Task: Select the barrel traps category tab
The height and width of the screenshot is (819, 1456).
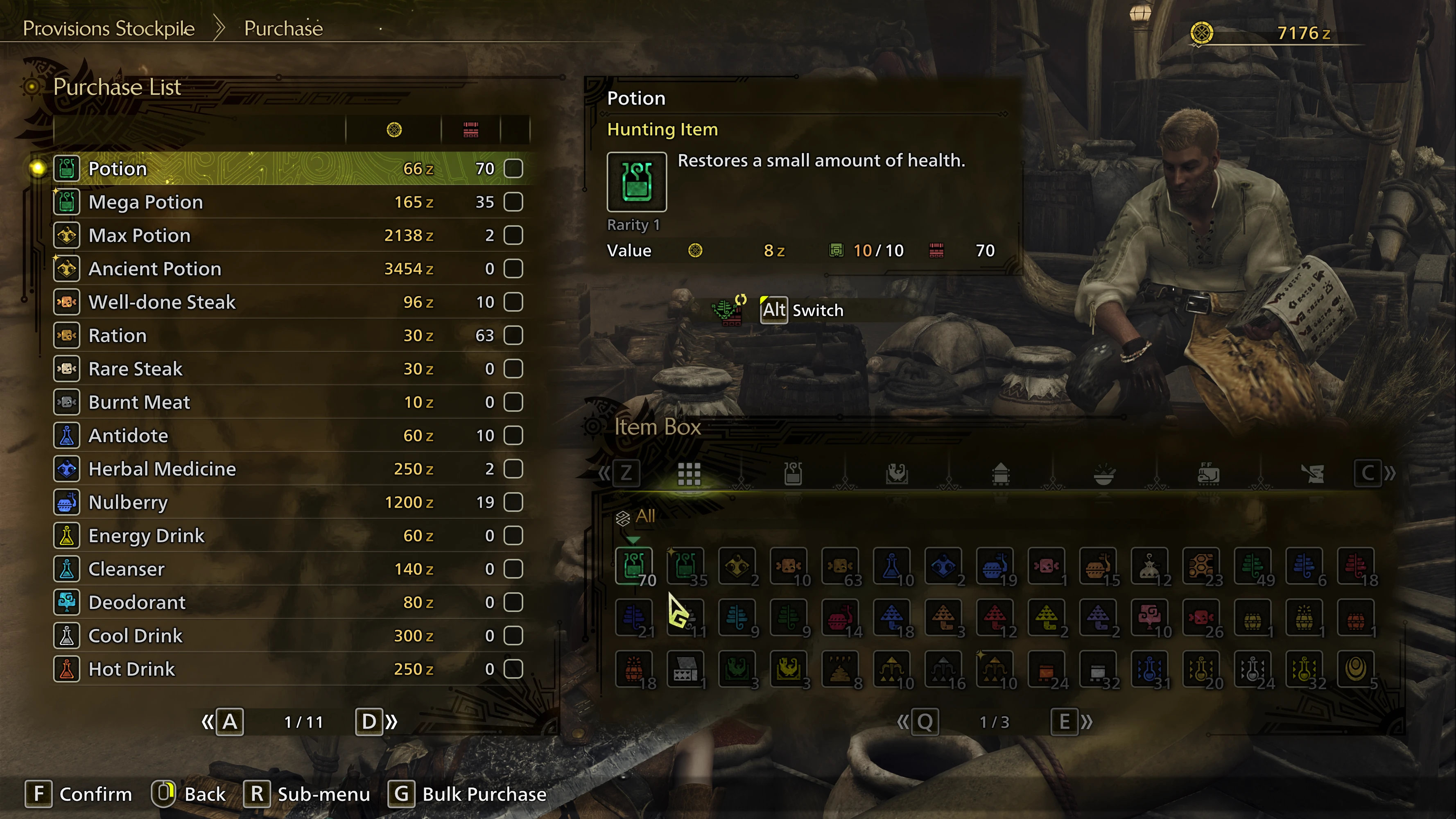Action: 1001,474
